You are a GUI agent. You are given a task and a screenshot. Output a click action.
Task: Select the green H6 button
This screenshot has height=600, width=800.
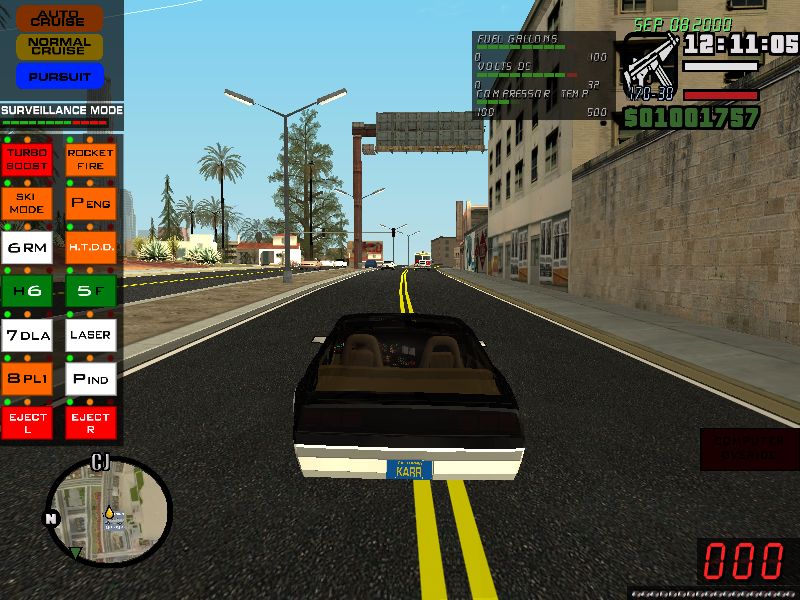pyautogui.click(x=28, y=291)
